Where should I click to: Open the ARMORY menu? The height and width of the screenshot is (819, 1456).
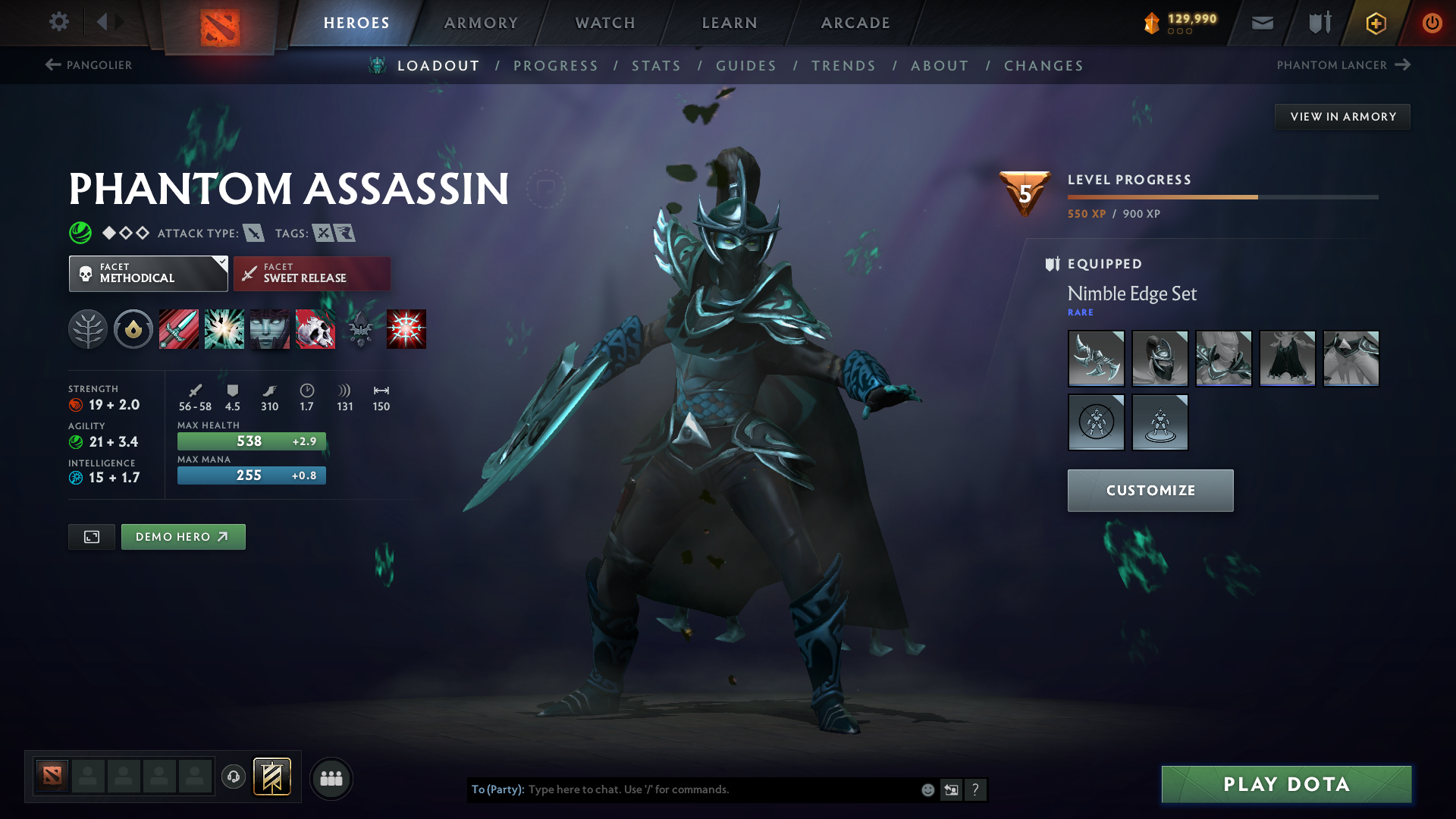[481, 23]
